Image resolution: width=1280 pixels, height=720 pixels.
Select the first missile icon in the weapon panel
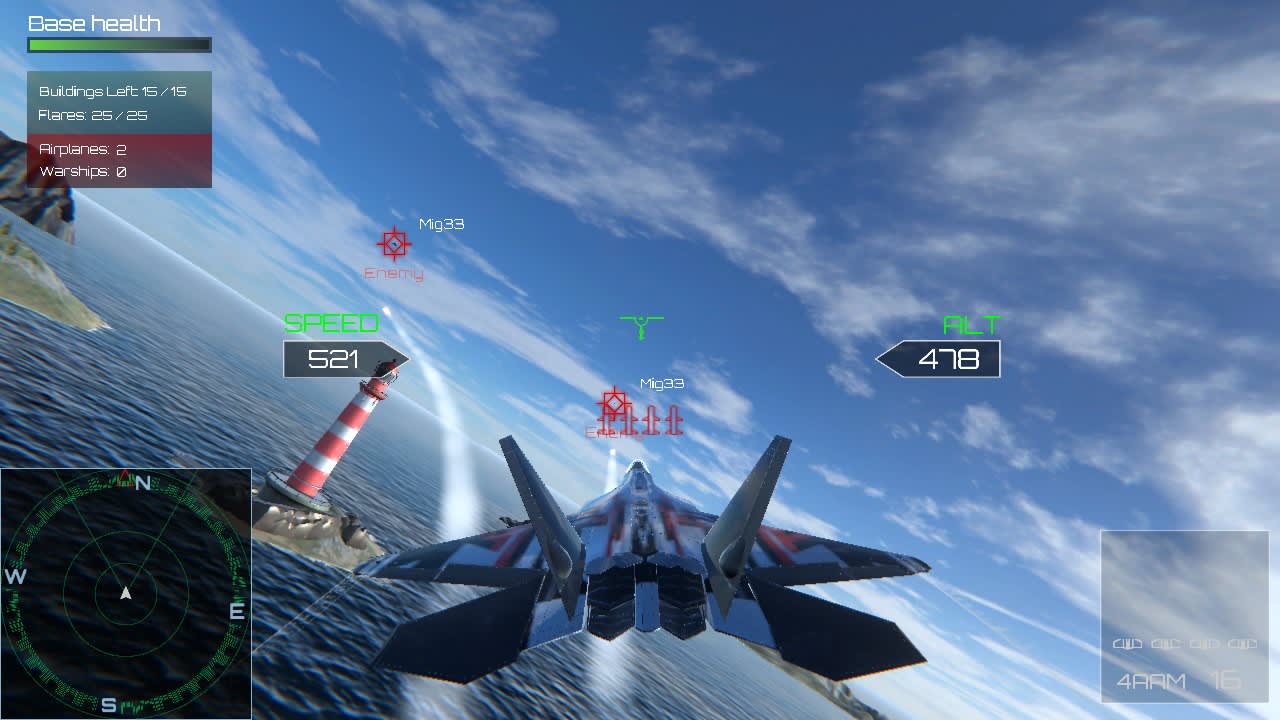1128,644
